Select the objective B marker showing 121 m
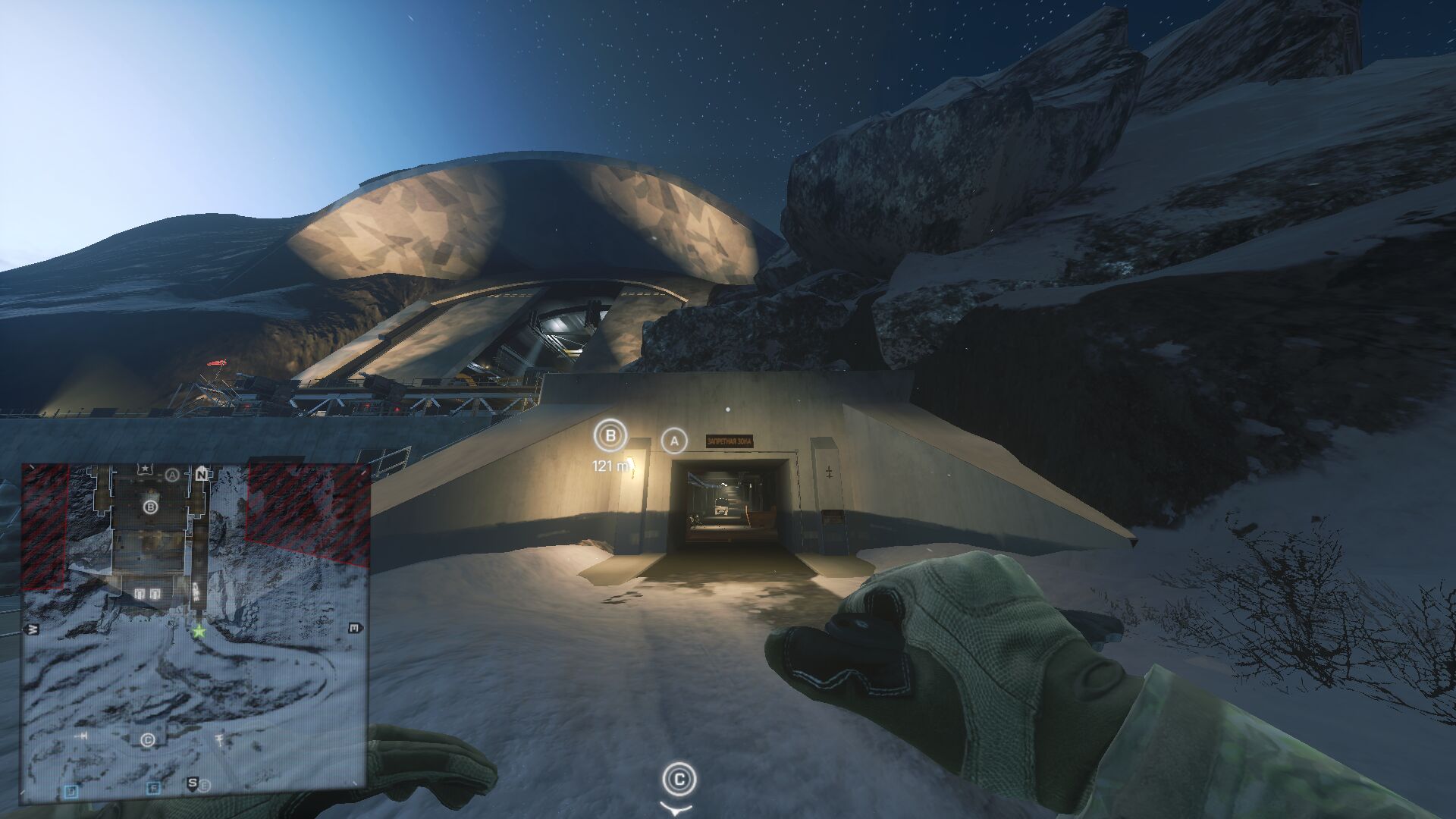Image resolution: width=1456 pixels, height=819 pixels. 610,436
